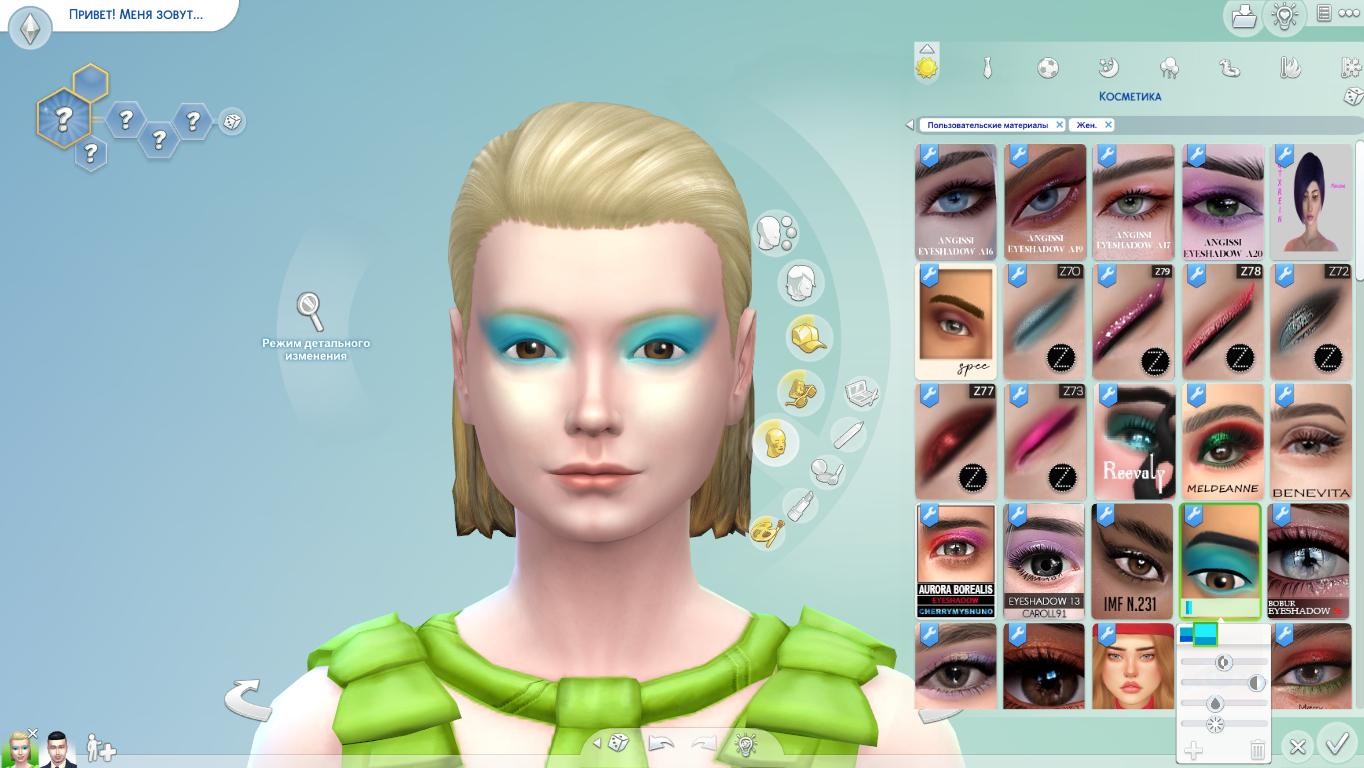Click the 'Привет! Меня зовут...' name field
This screenshot has width=1364, height=768.
(136, 15)
